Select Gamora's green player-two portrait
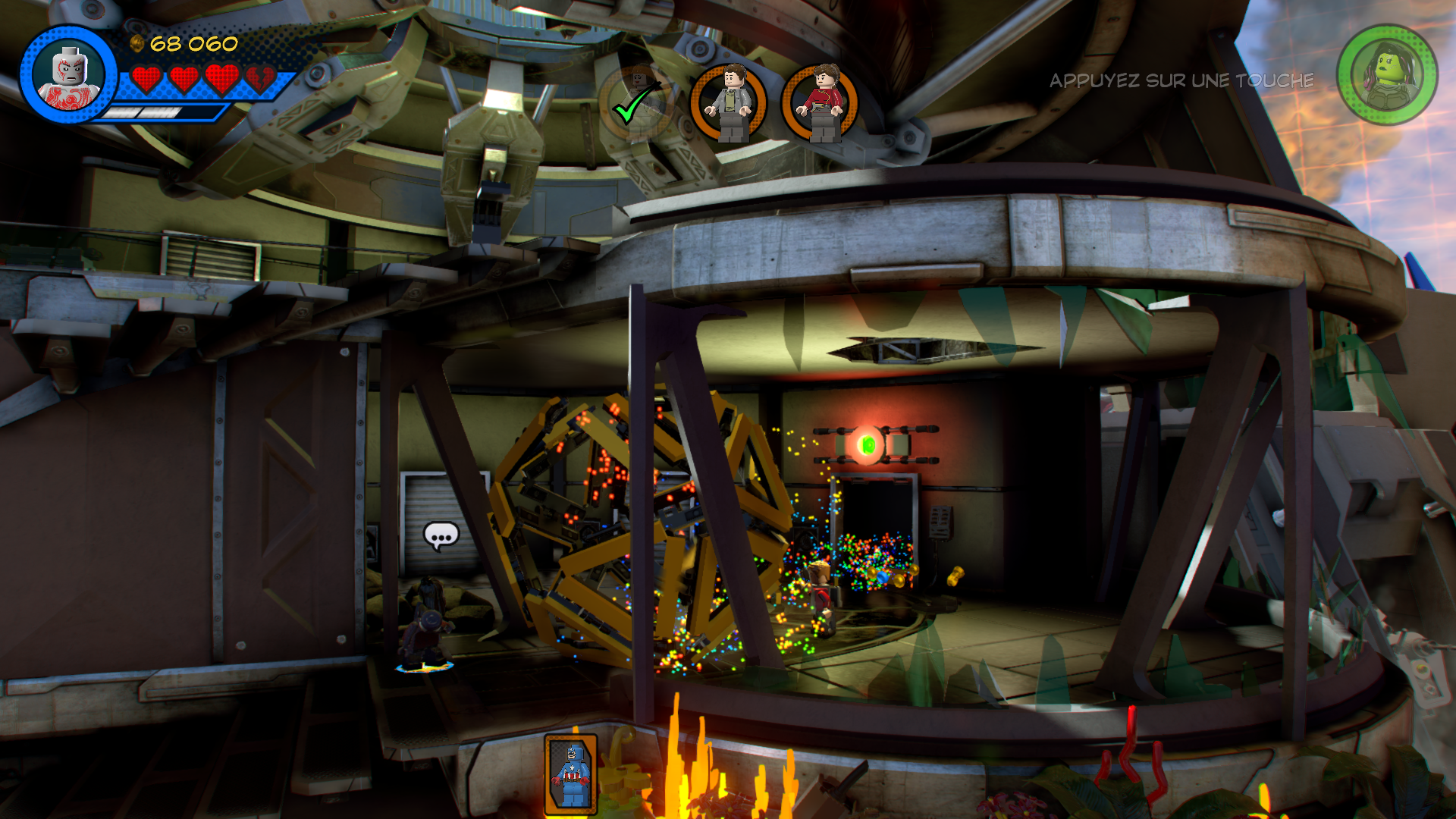The height and width of the screenshot is (819, 1456). pos(1387,74)
